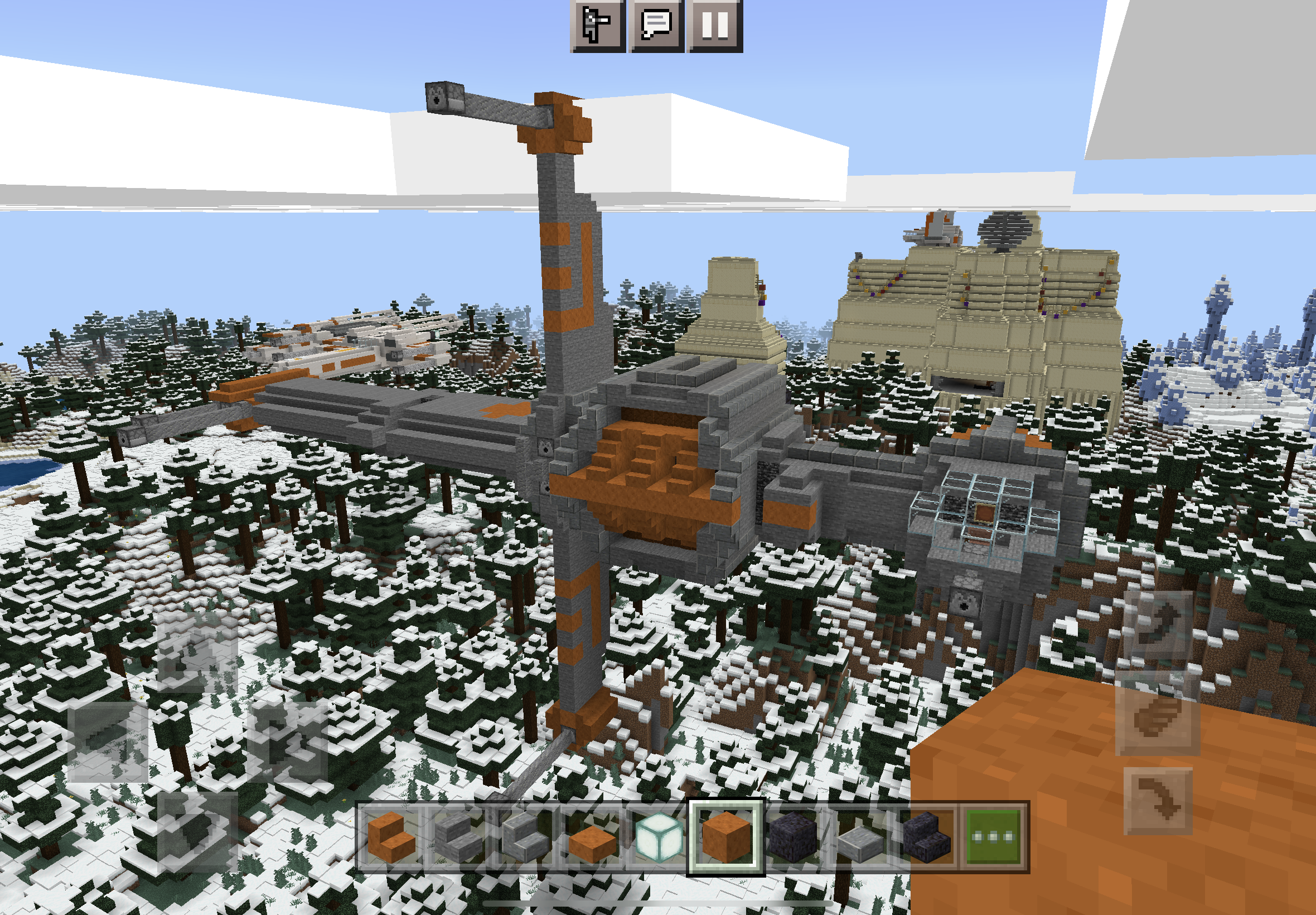Select the orange full block slot
The height and width of the screenshot is (915, 1316).
(725, 838)
